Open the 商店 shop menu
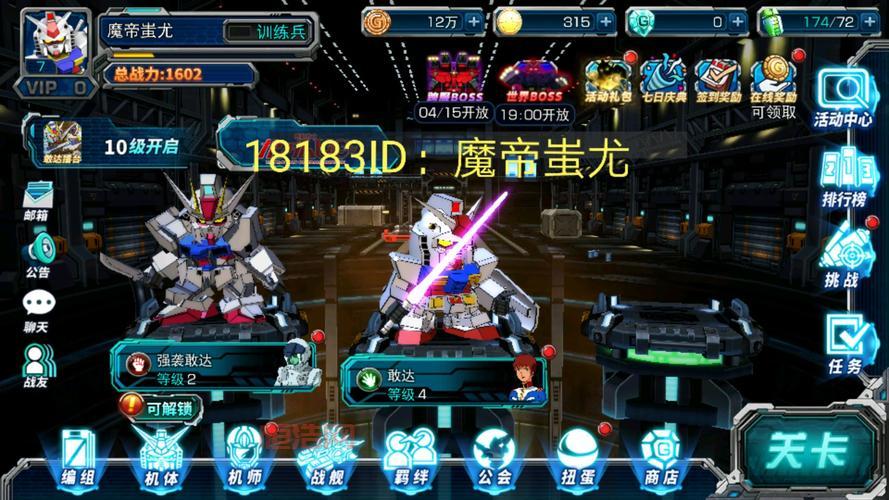889x500 pixels. [660, 456]
